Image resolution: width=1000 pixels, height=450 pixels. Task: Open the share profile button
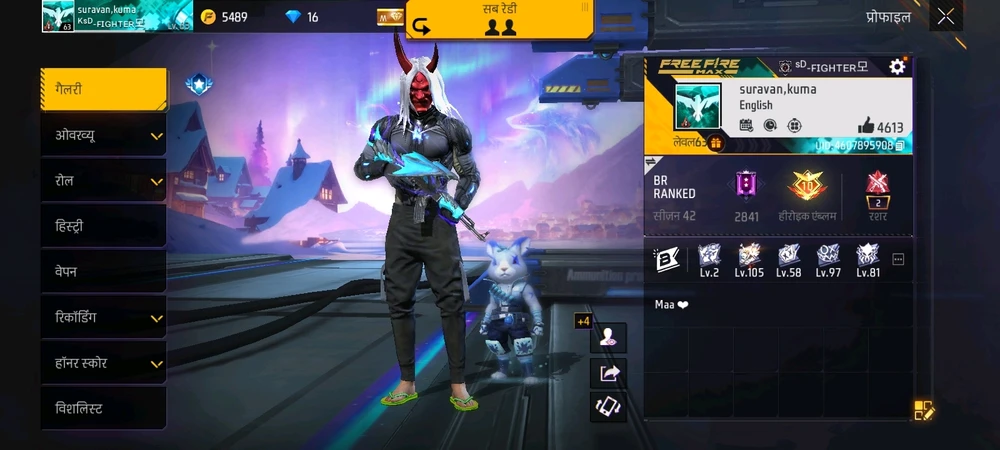point(608,373)
